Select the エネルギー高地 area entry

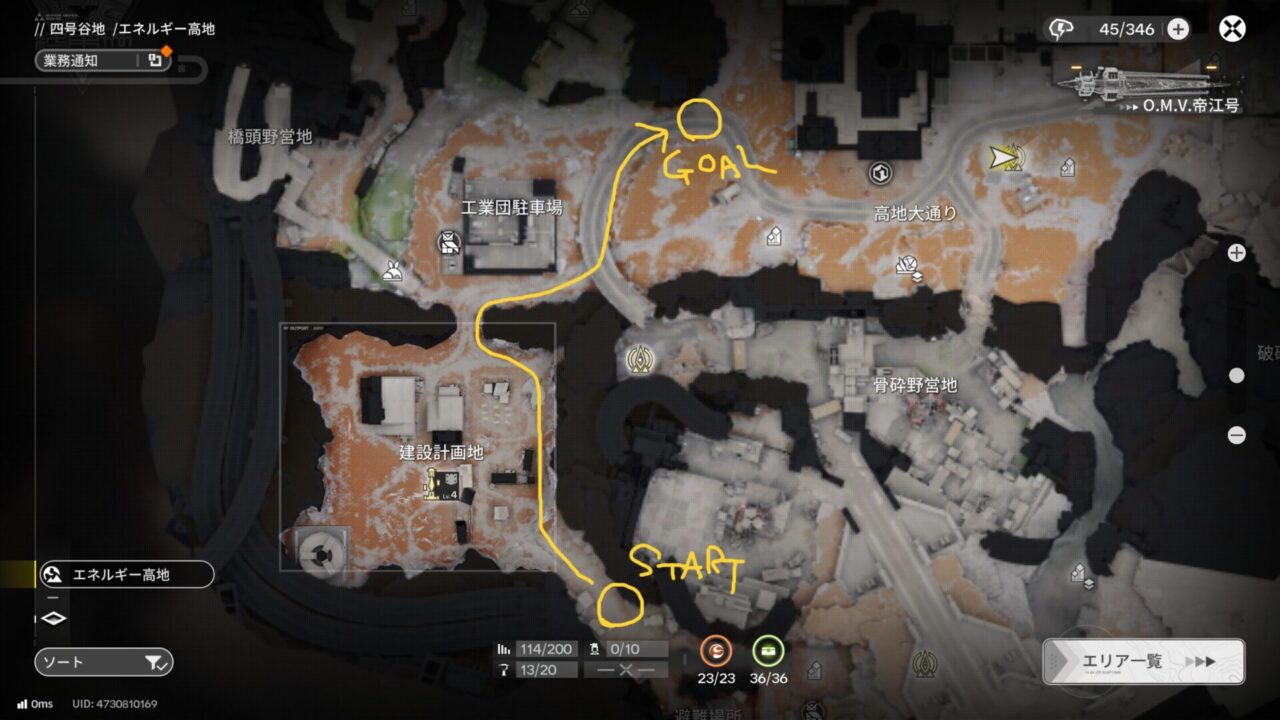pos(125,575)
